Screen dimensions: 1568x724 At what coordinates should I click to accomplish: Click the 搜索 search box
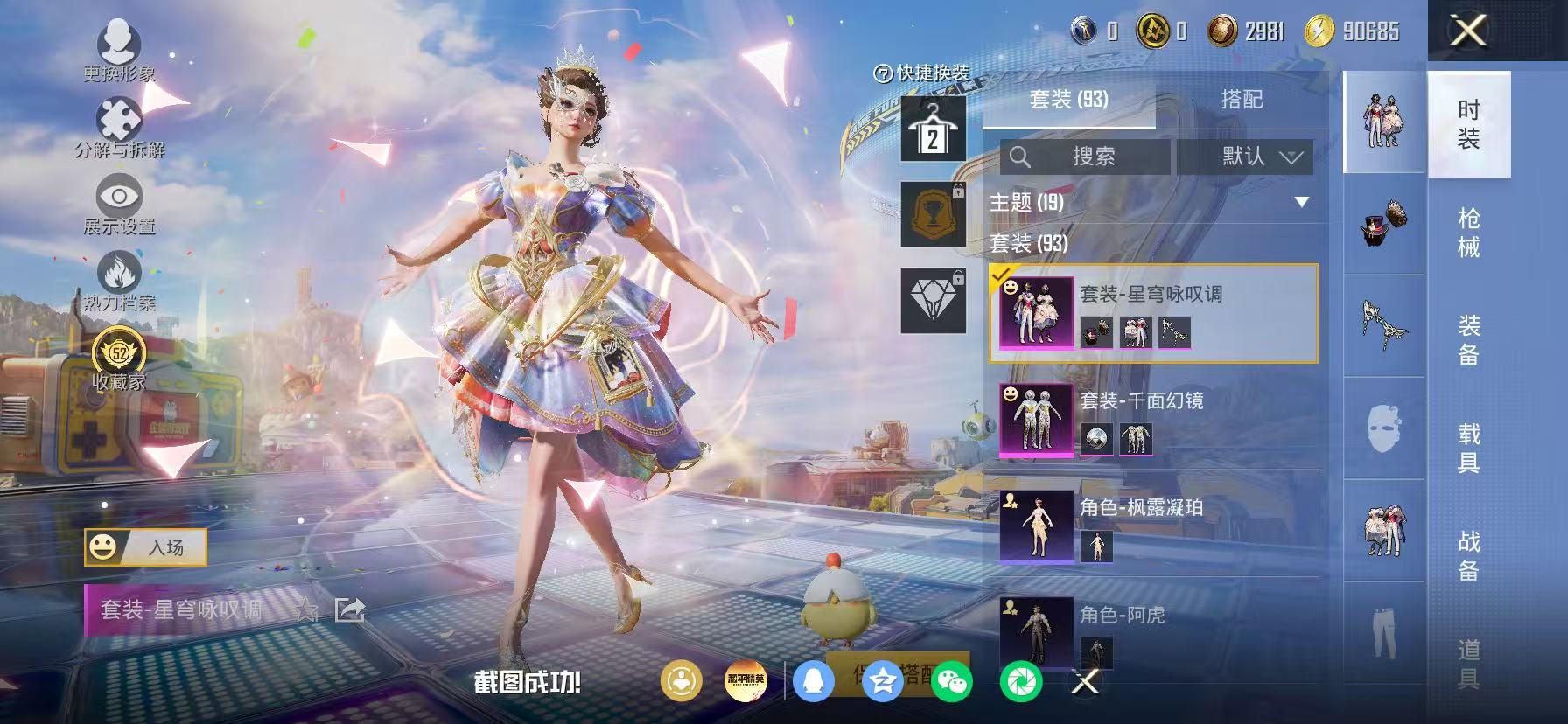(1085, 157)
